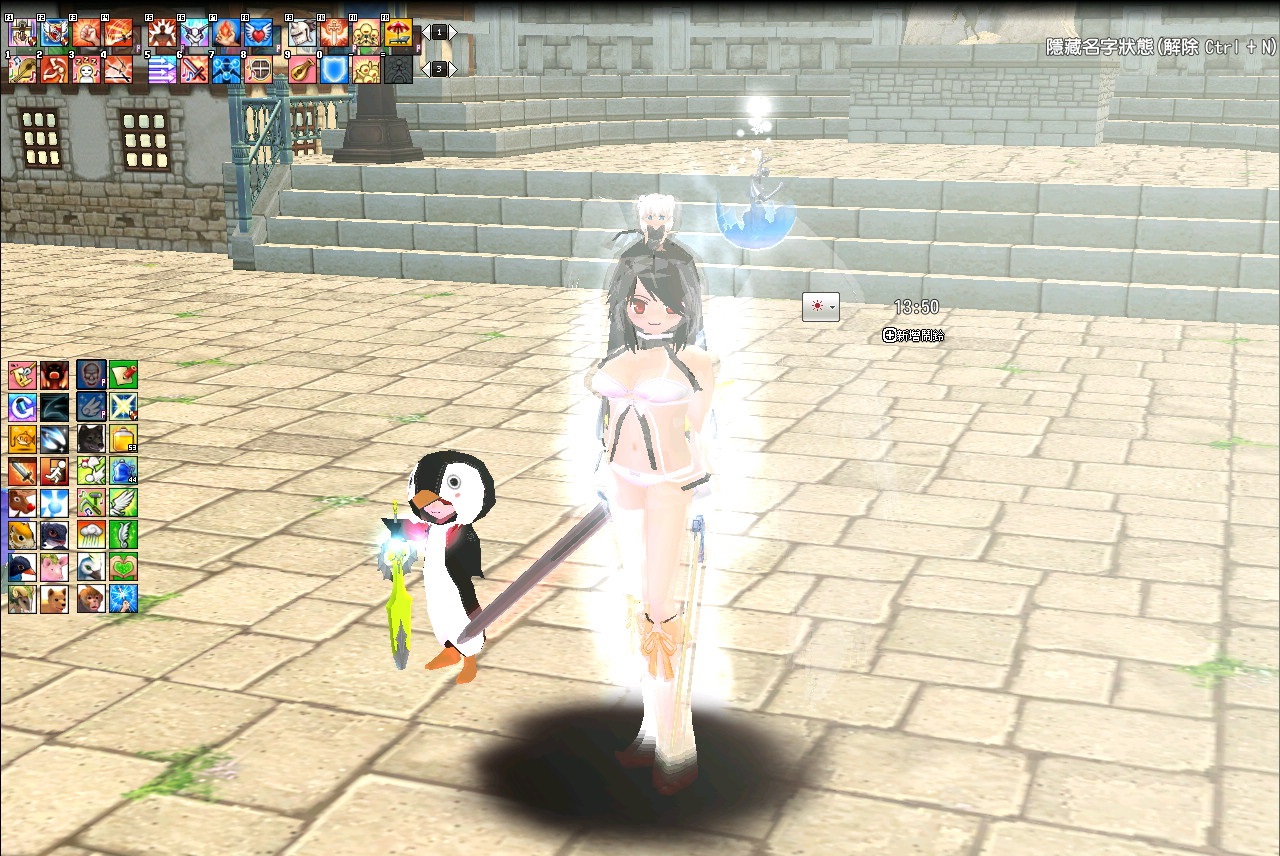Click the 新增鬧鈴 add alarm button
Image resolution: width=1280 pixels, height=856 pixels.
pos(914,336)
